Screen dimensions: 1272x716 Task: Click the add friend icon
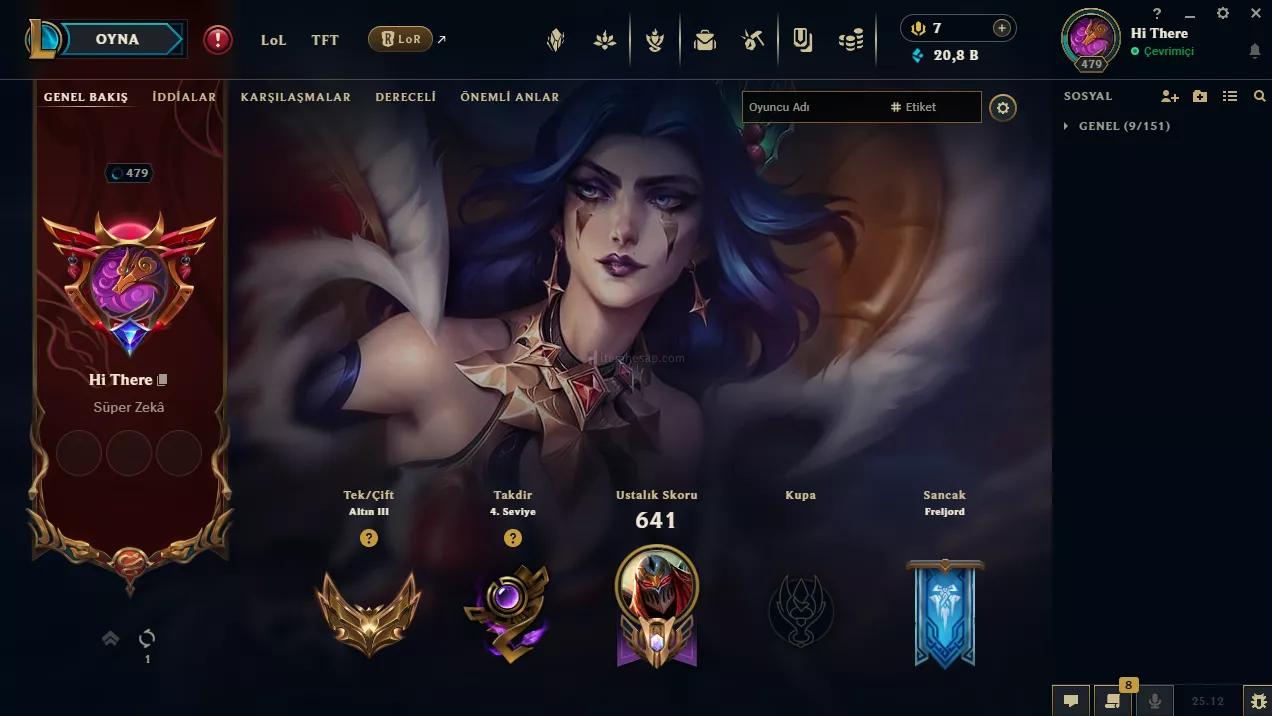[1169, 96]
